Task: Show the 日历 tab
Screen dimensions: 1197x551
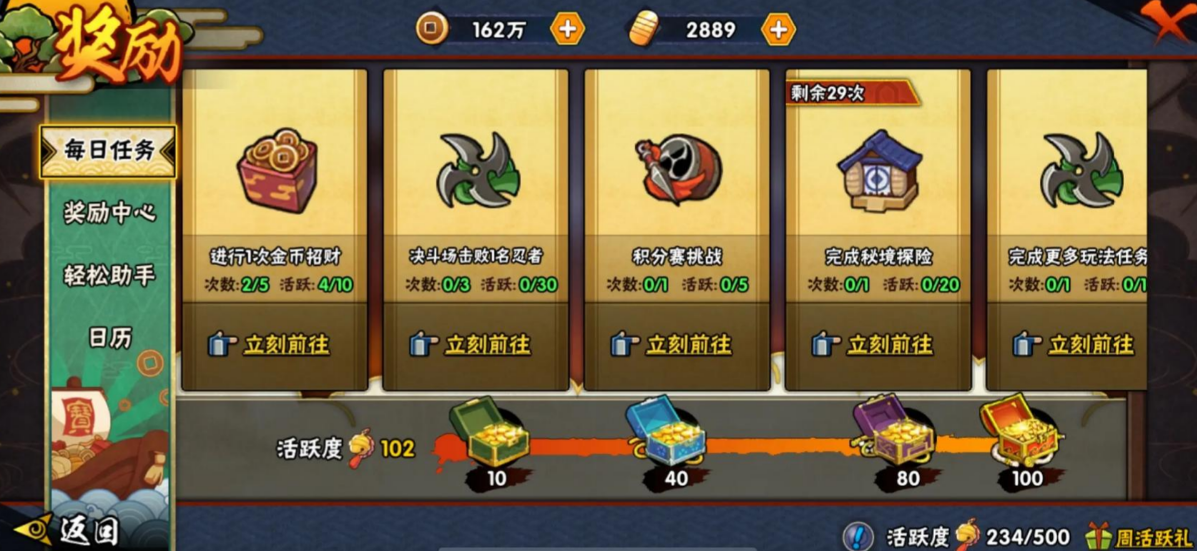Action: click(108, 338)
